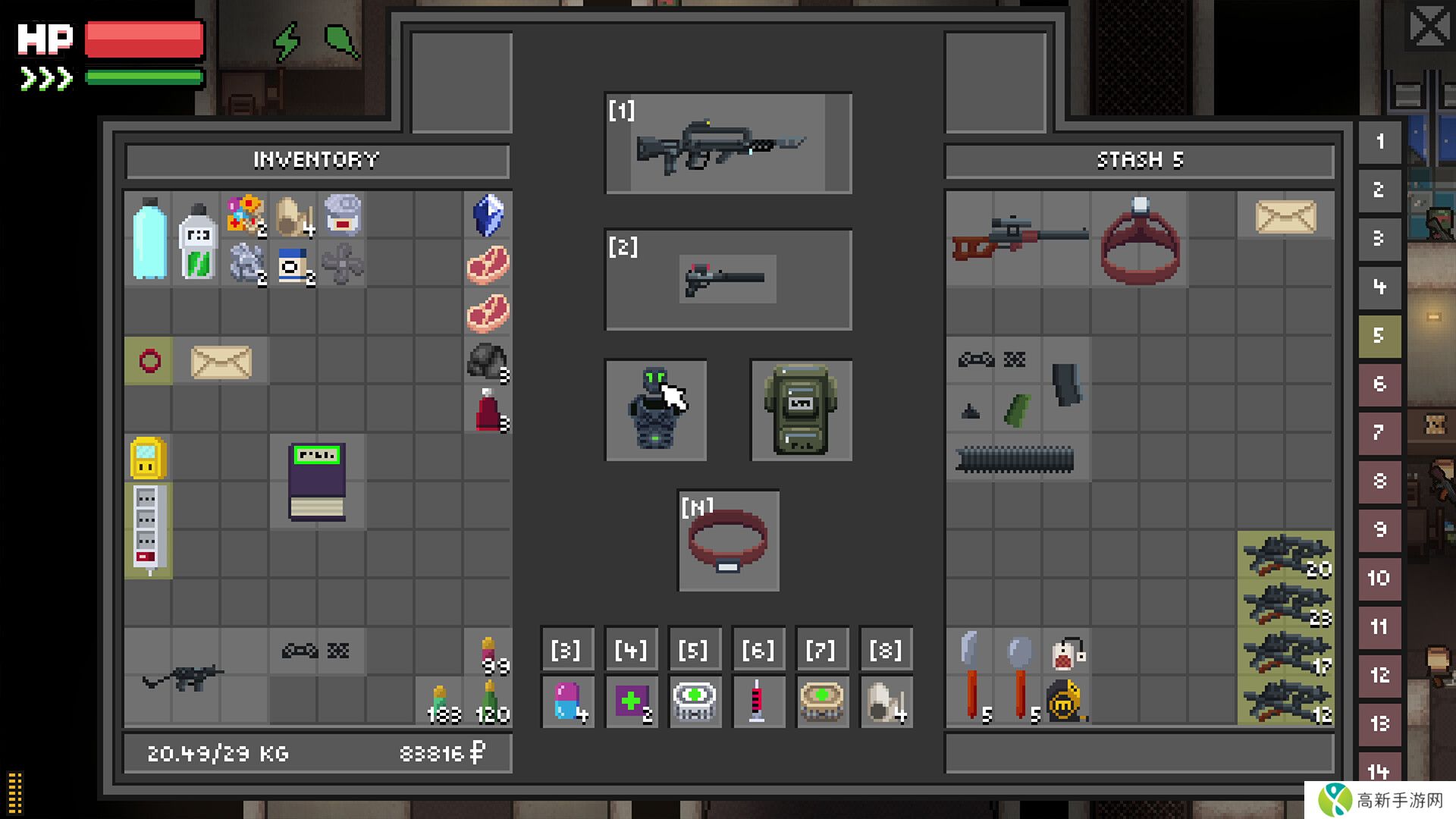
Task: Open the equipped green backpack slot
Action: [801, 410]
